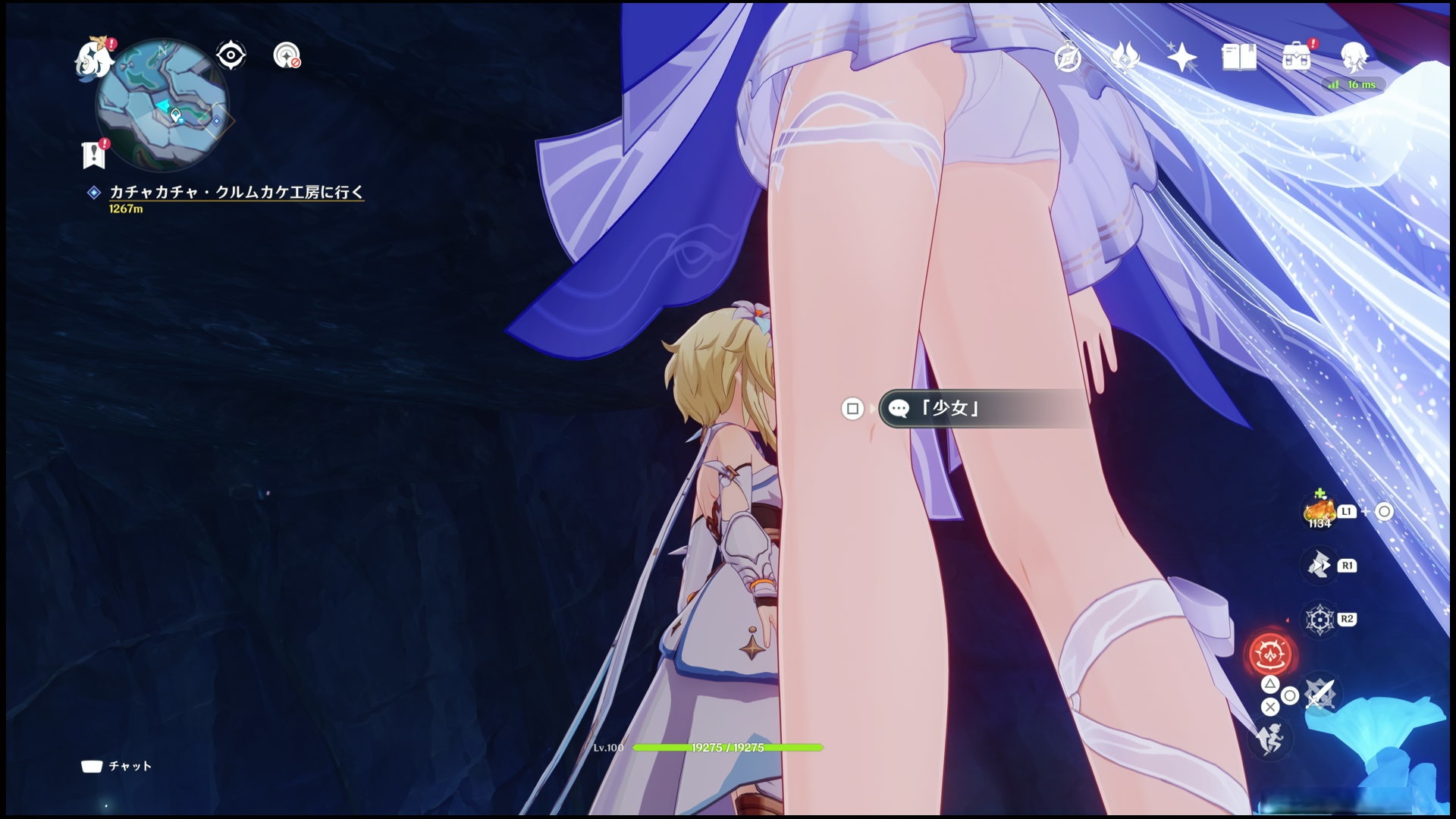
Task: Activate the red elemental burst icon
Action: 1270,654
